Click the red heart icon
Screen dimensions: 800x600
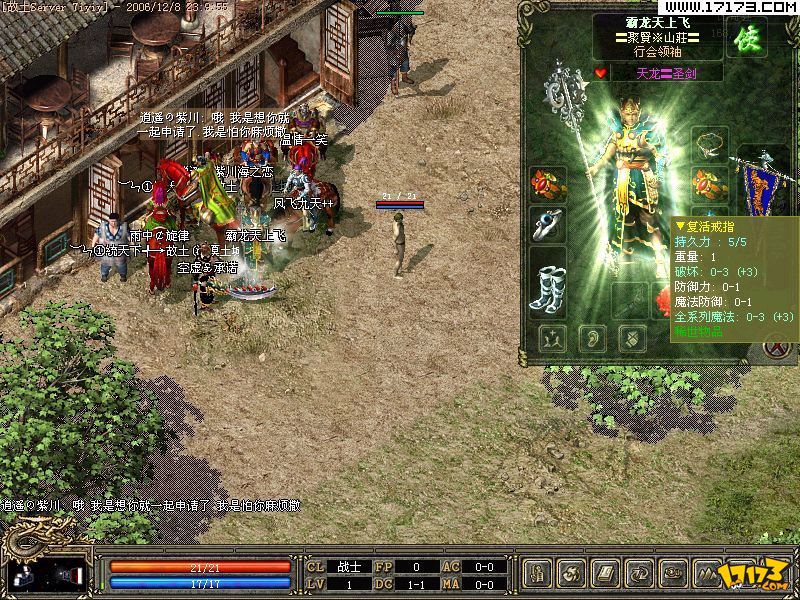(601, 73)
